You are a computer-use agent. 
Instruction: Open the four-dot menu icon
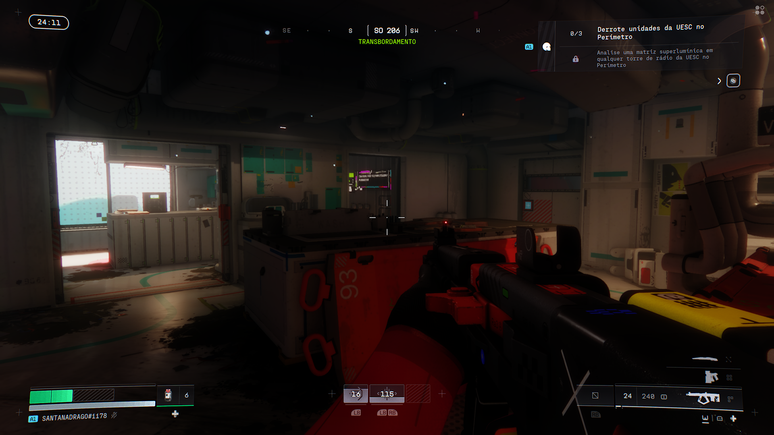coord(759,11)
